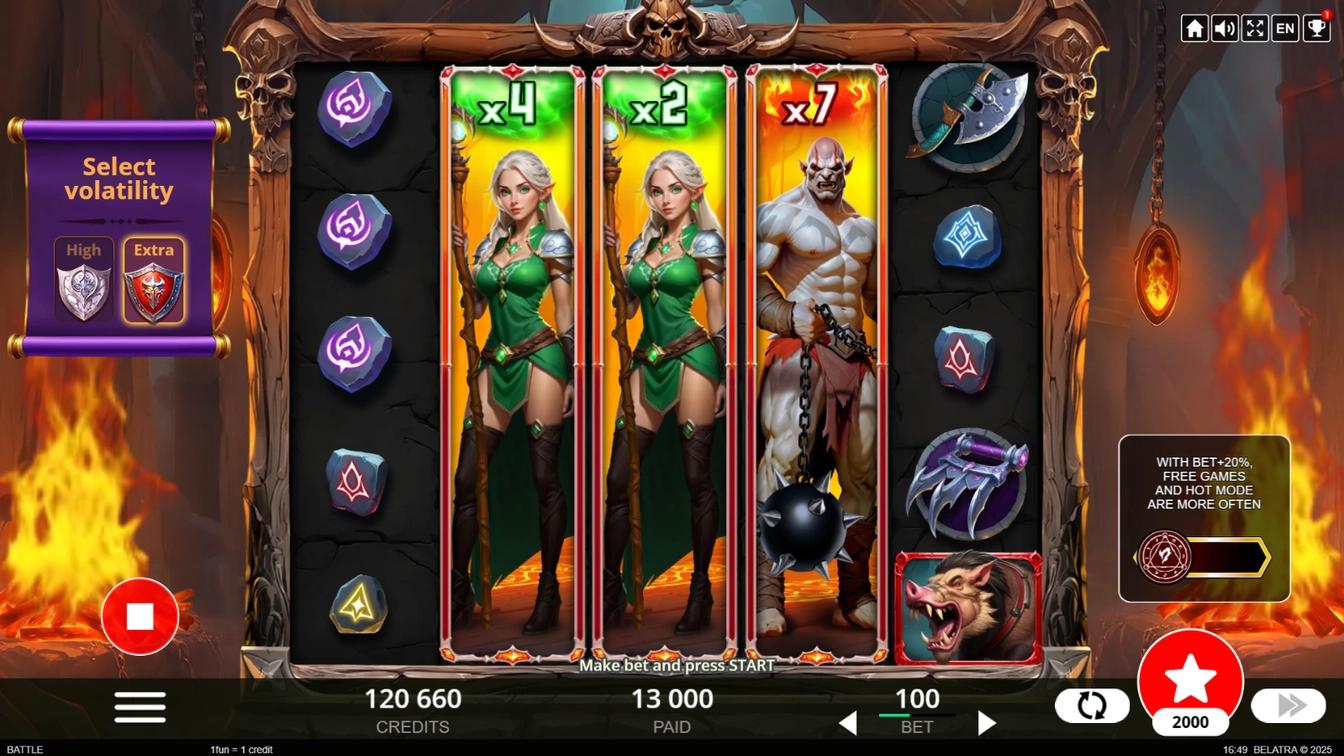Stop the current spin

click(140, 615)
